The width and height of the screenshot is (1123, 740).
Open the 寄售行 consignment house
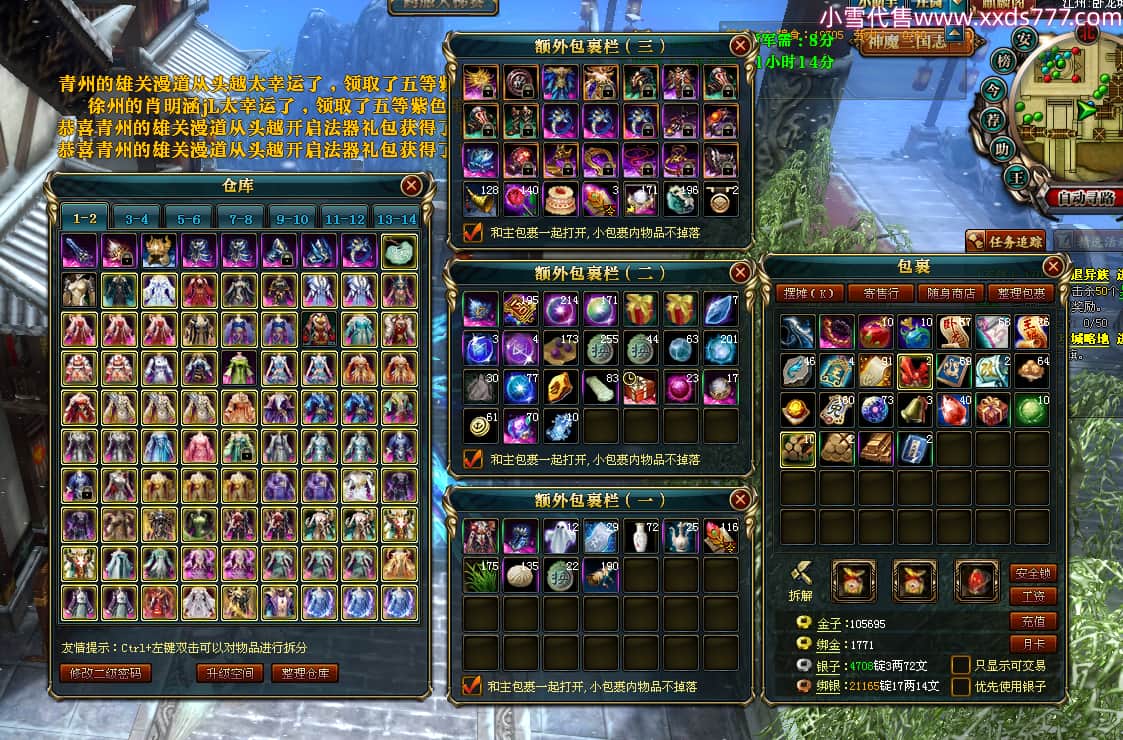coord(880,293)
